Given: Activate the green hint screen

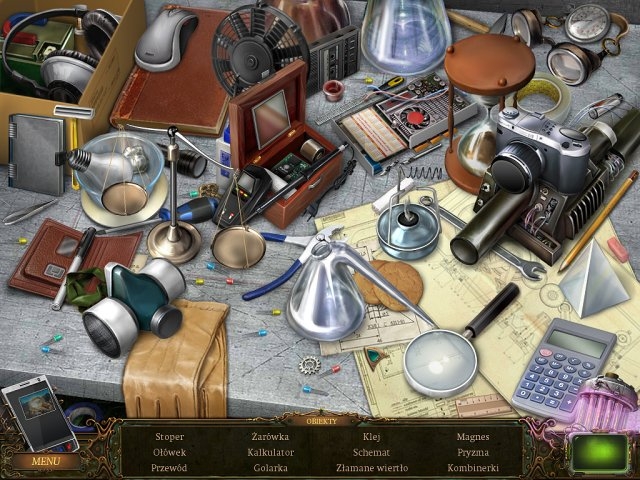Looking at the screenshot, I should [x=599, y=451].
